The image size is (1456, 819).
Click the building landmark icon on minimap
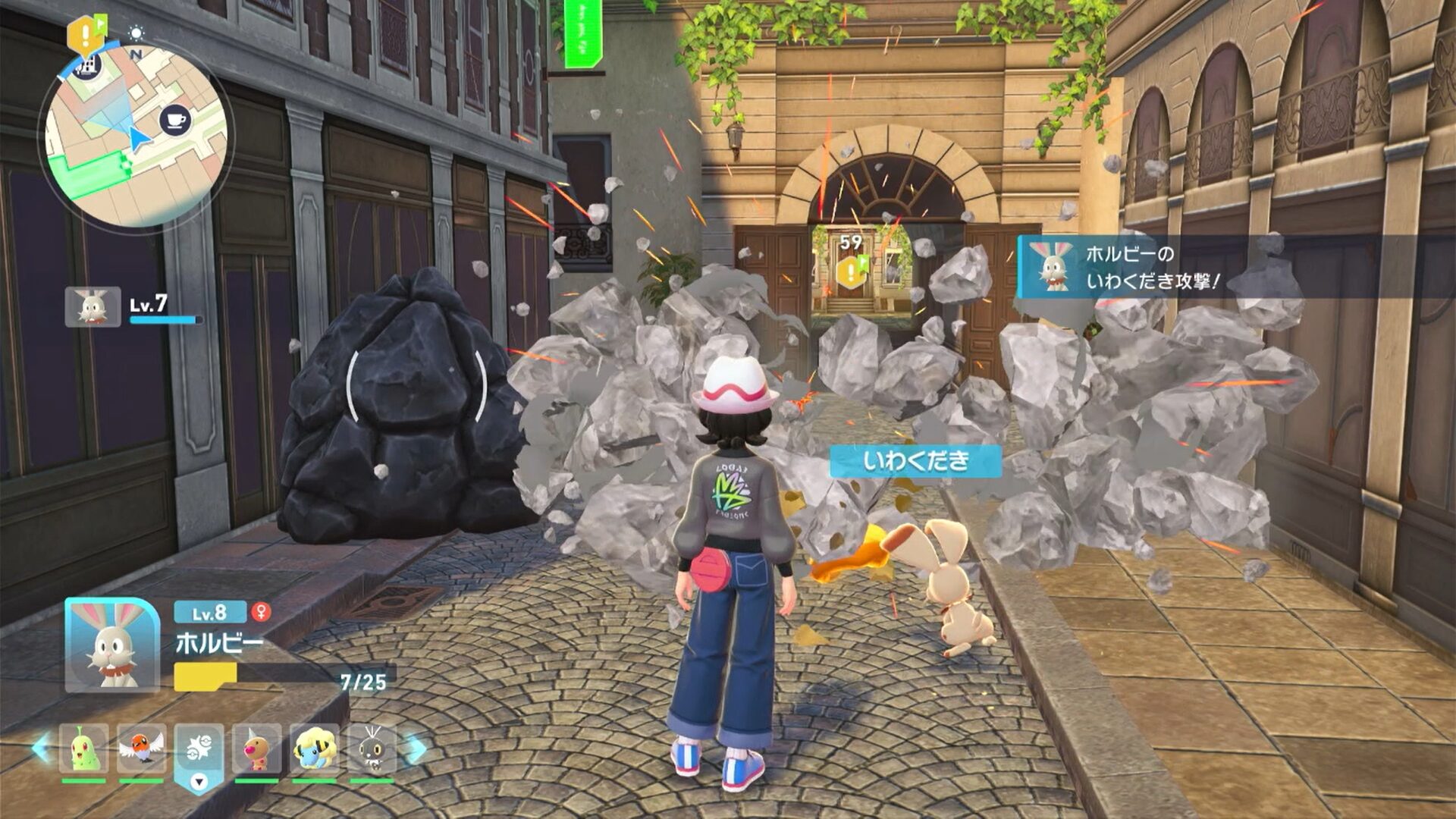89,65
